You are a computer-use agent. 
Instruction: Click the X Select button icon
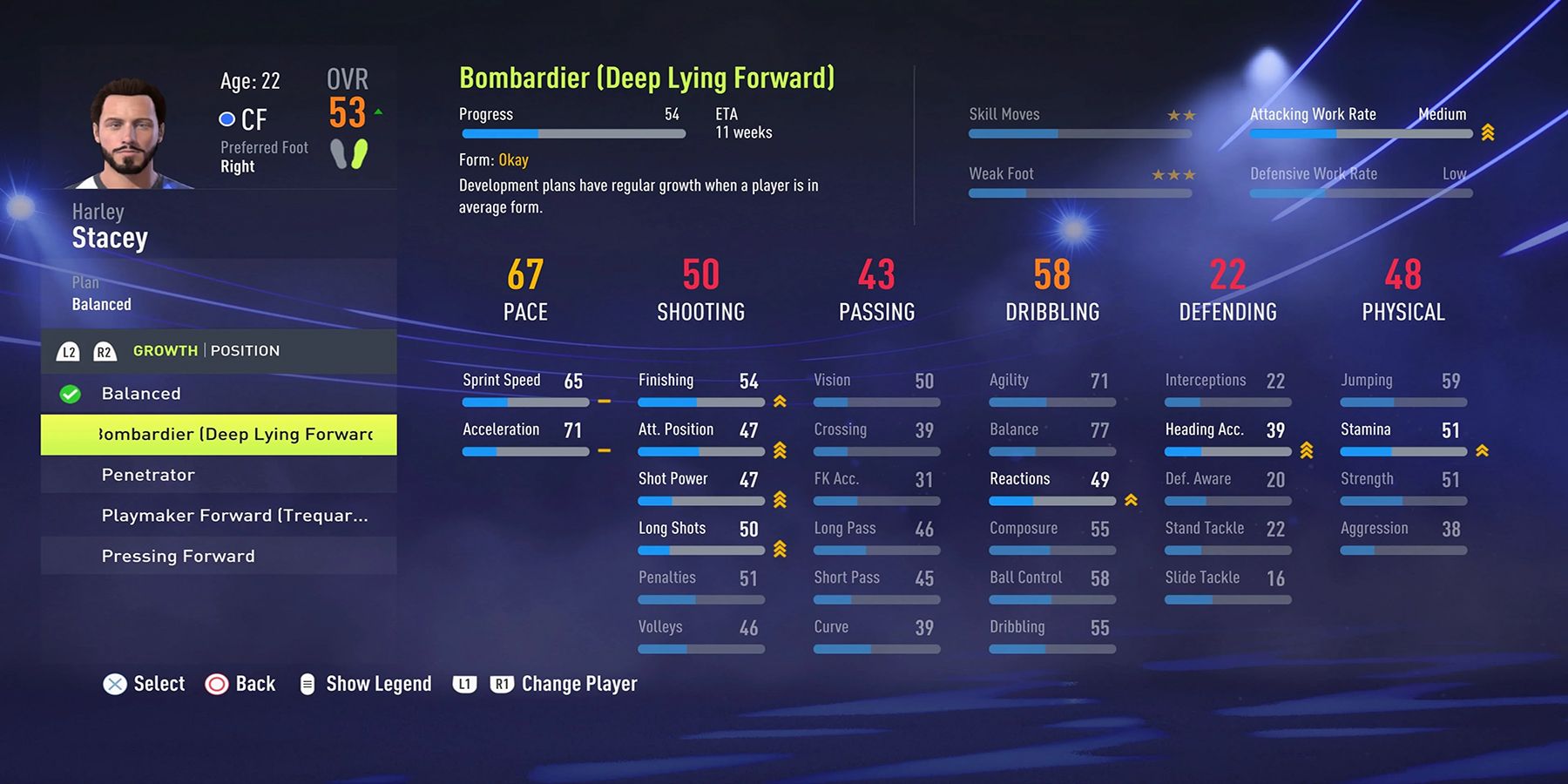pos(114,684)
